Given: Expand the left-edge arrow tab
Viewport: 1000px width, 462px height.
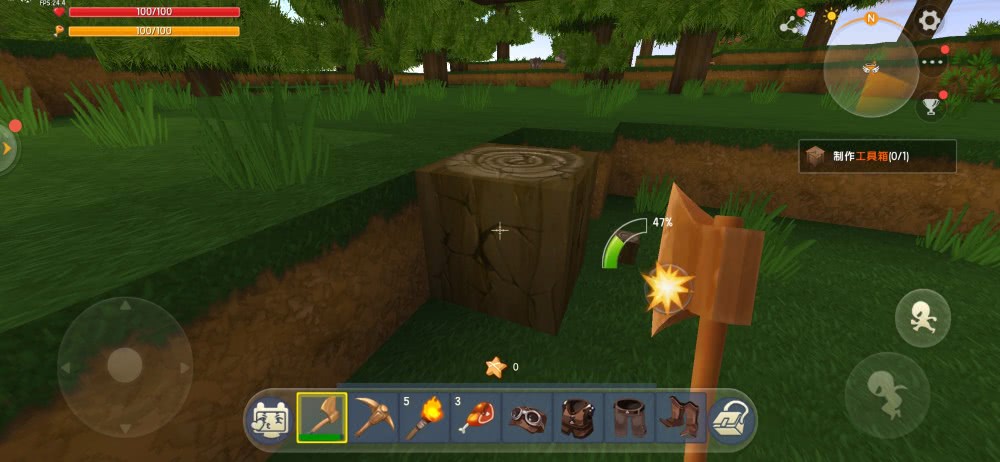Looking at the screenshot, I should click(x=8, y=148).
